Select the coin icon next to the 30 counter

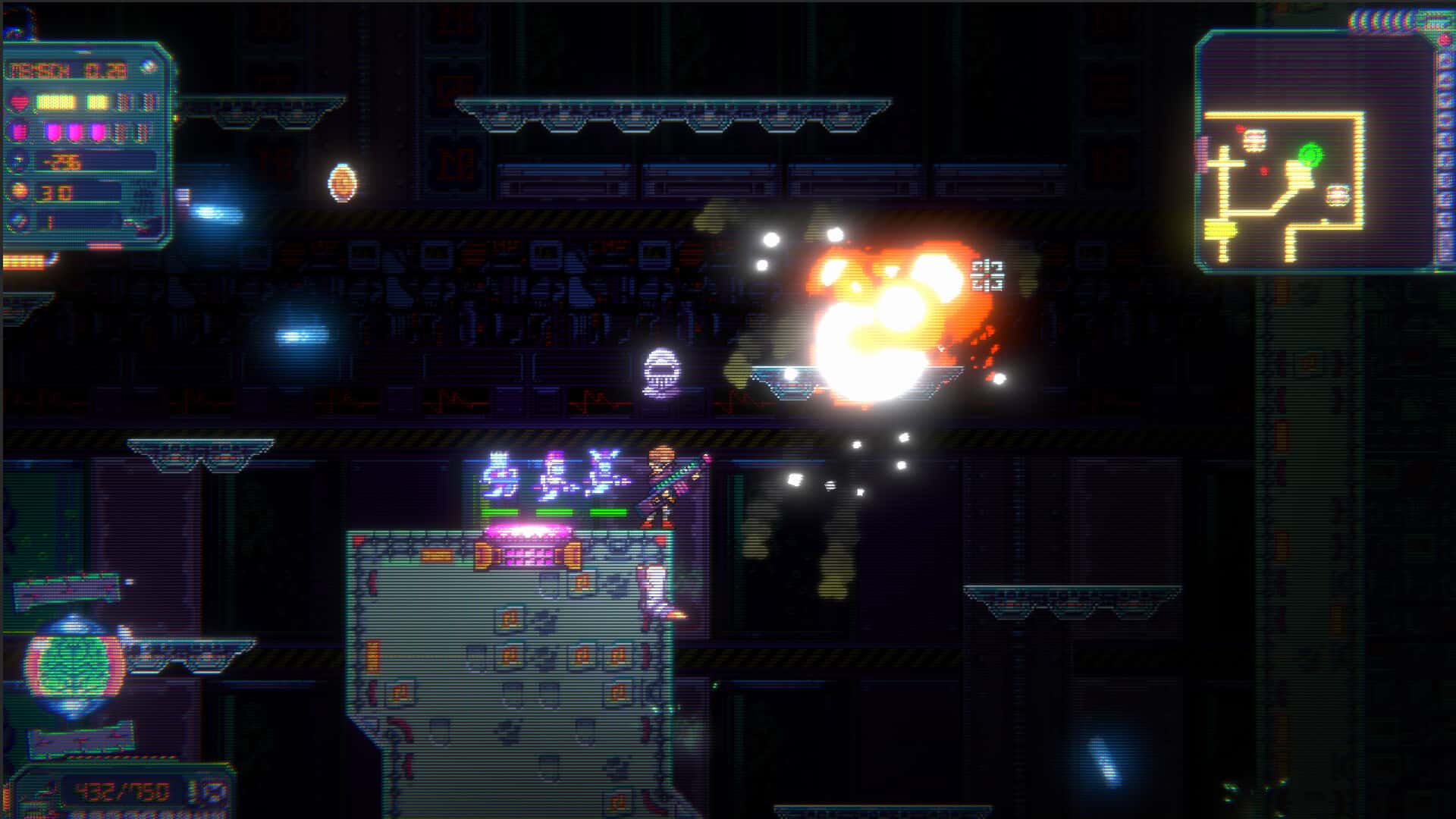point(20,192)
